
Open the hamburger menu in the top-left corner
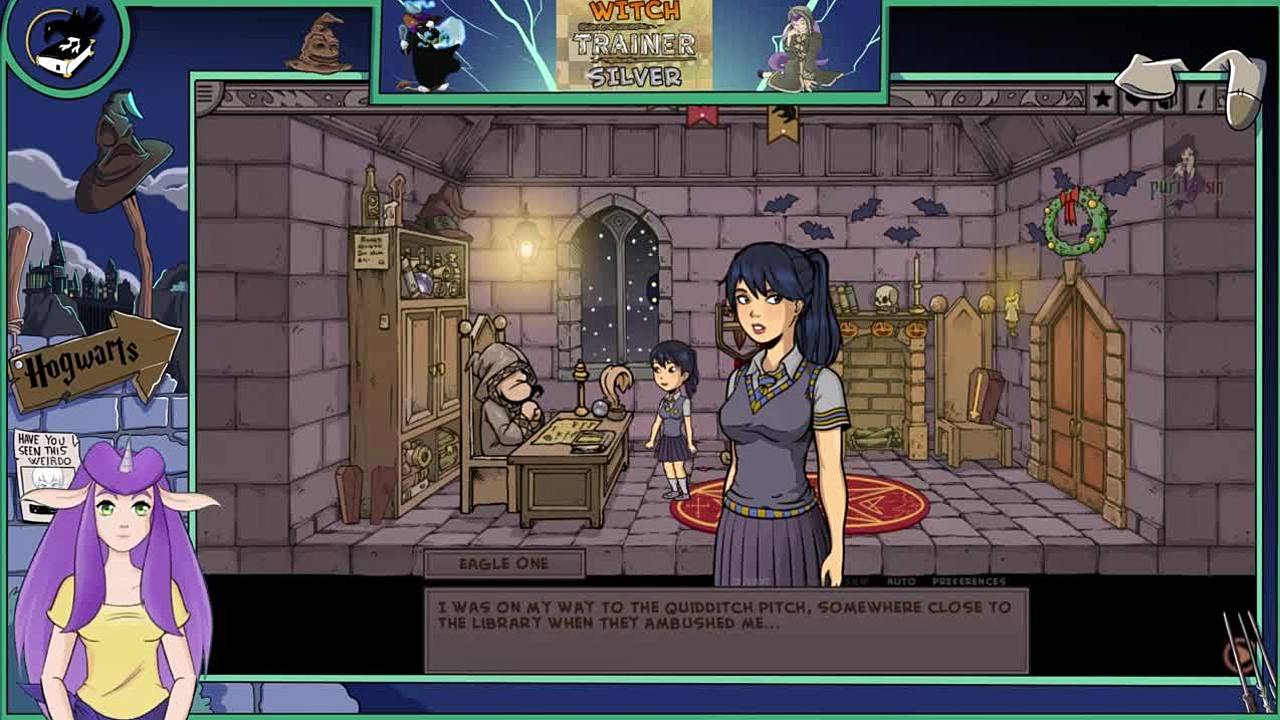tap(206, 95)
